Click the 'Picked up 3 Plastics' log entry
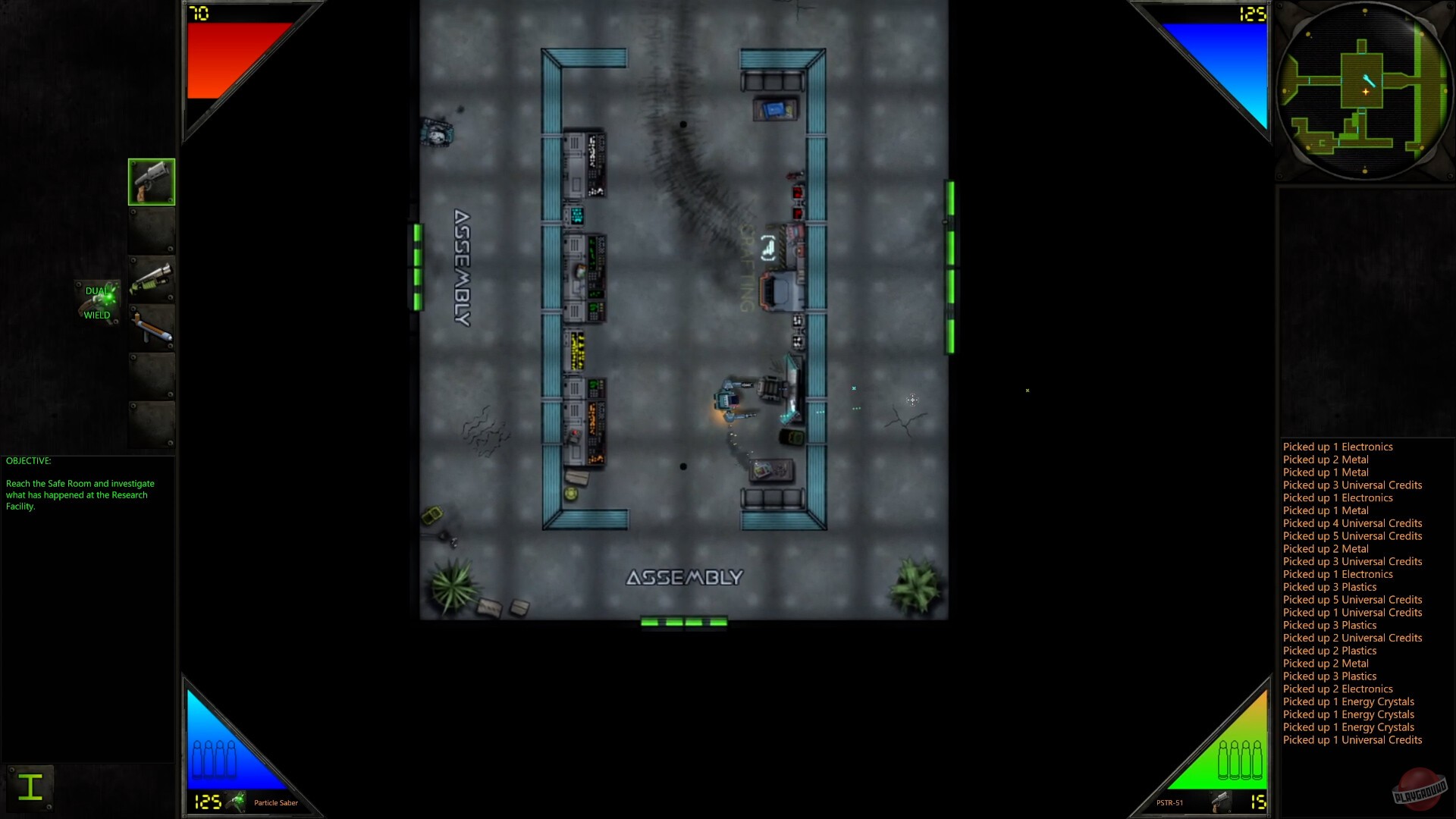The width and height of the screenshot is (1456, 819). click(1329, 587)
